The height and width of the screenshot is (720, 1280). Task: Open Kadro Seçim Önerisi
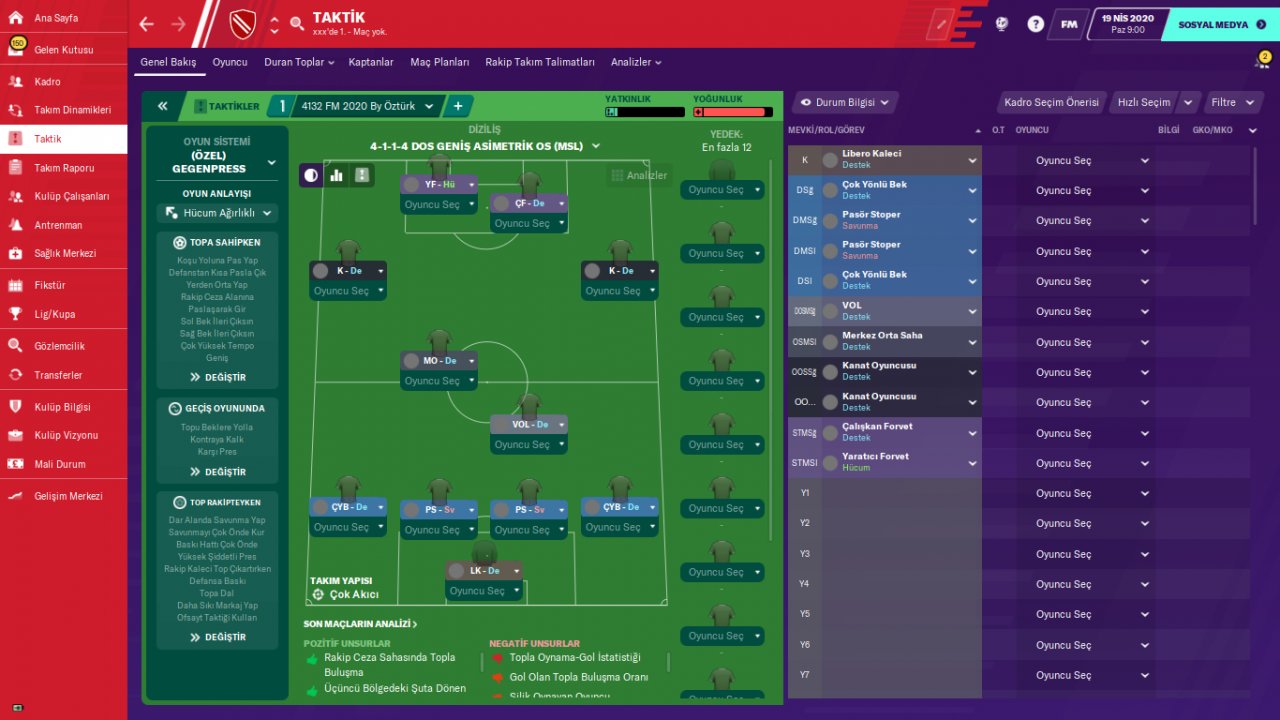click(x=1051, y=102)
